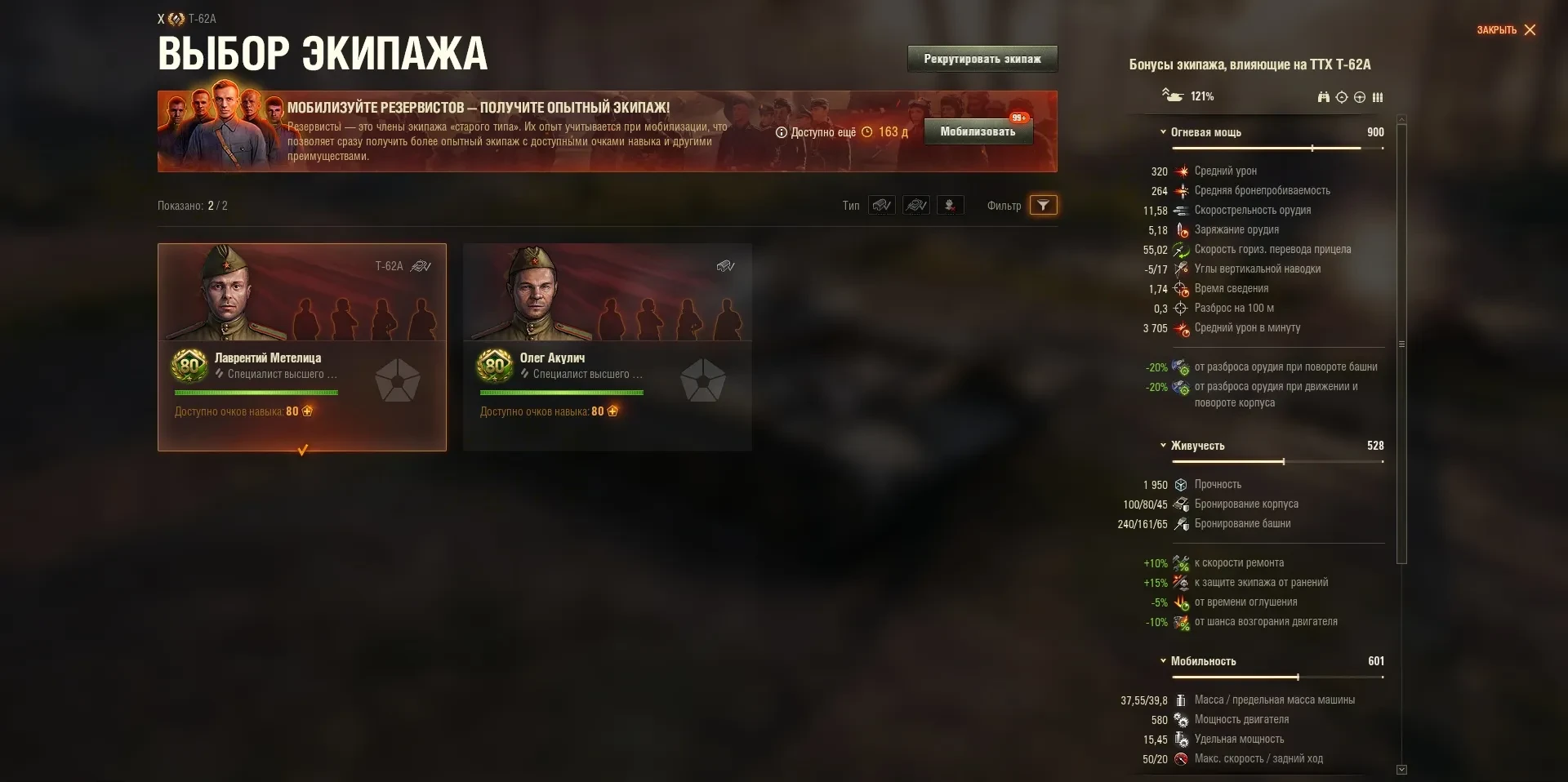This screenshot has height=782, width=1568.
Task: Click the clock icon next to 163 д
Action: [867, 131]
